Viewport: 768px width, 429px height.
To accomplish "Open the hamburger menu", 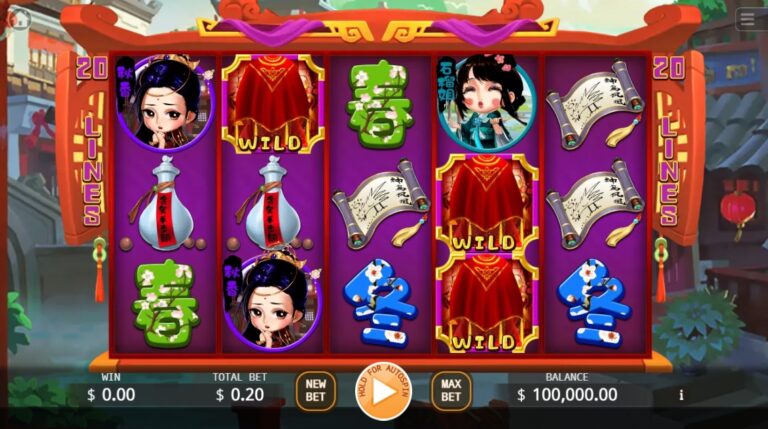I will tap(747, 20).
